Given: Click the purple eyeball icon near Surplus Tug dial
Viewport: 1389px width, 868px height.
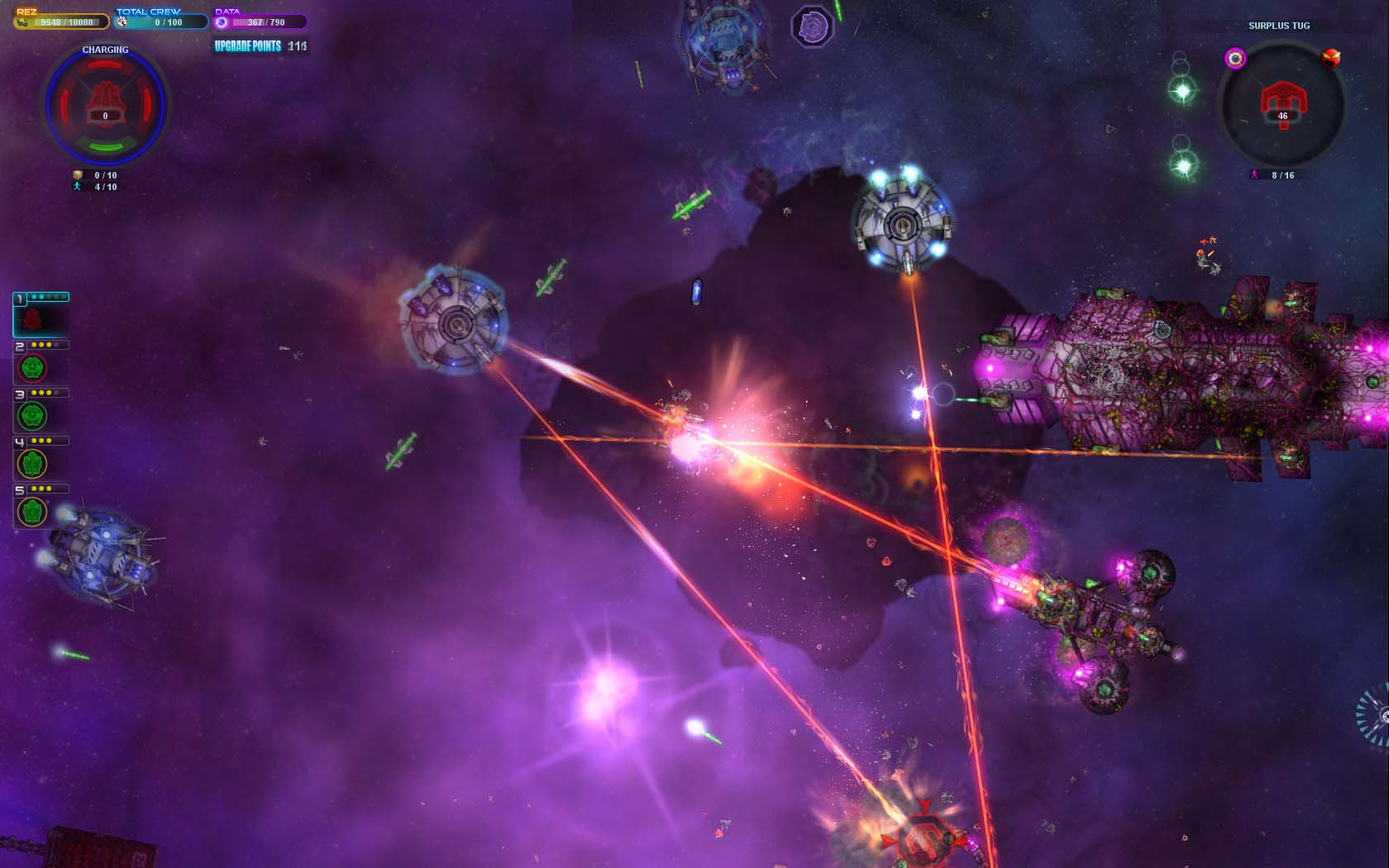Looking at the screenshot, I should pos(1234,58).
